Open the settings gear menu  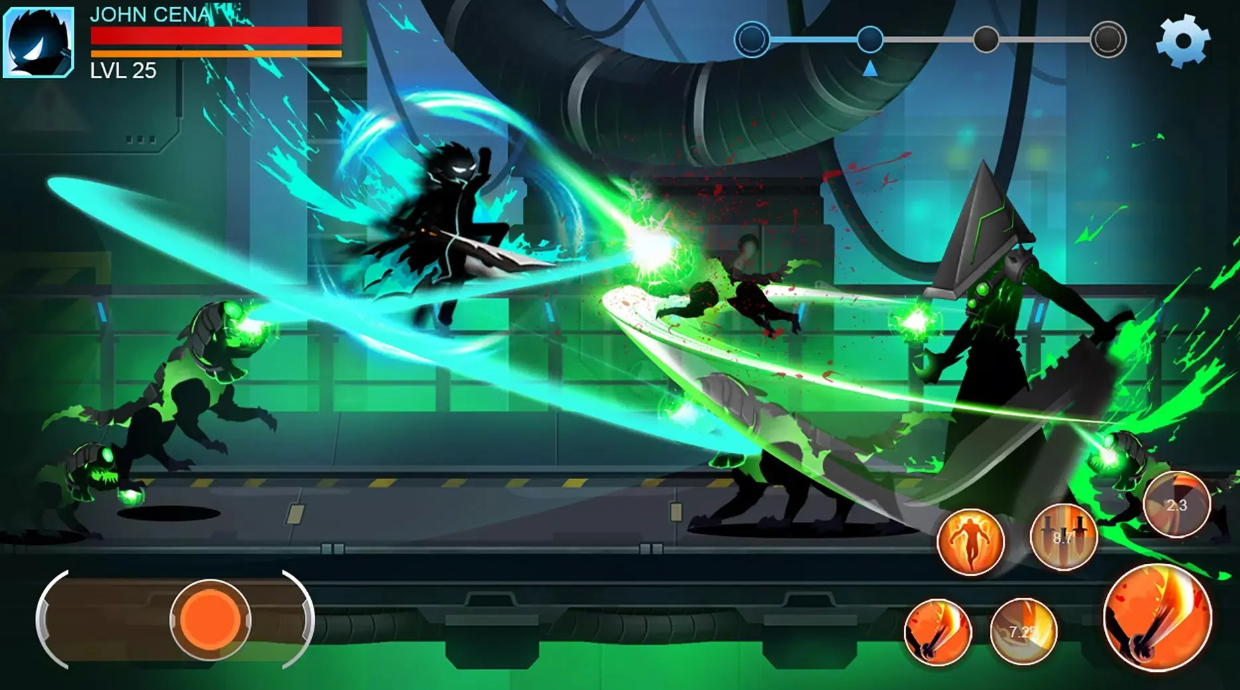[x=1183, y=41]
